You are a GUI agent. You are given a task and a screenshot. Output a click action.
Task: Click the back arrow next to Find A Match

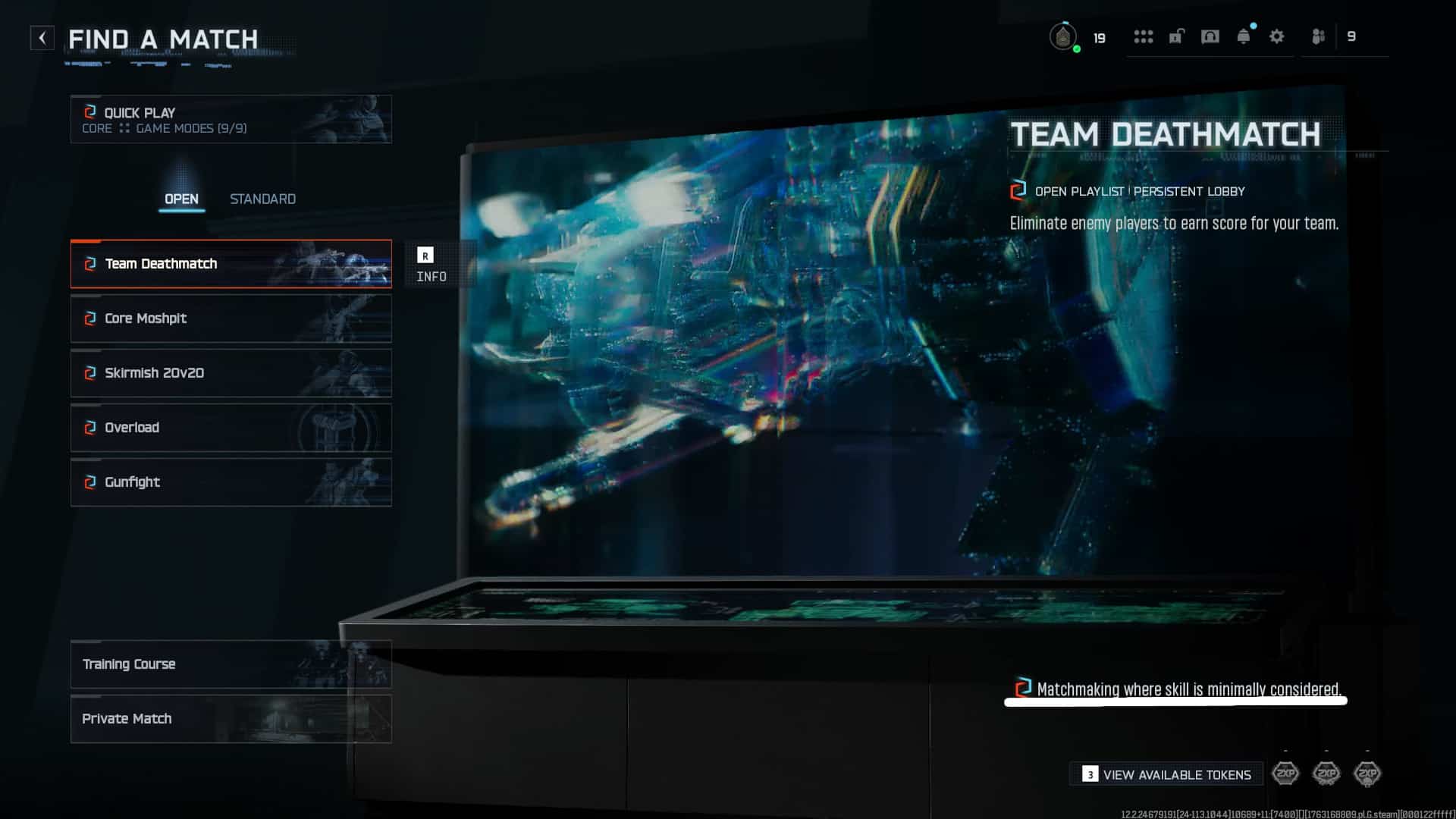[43, 36]
